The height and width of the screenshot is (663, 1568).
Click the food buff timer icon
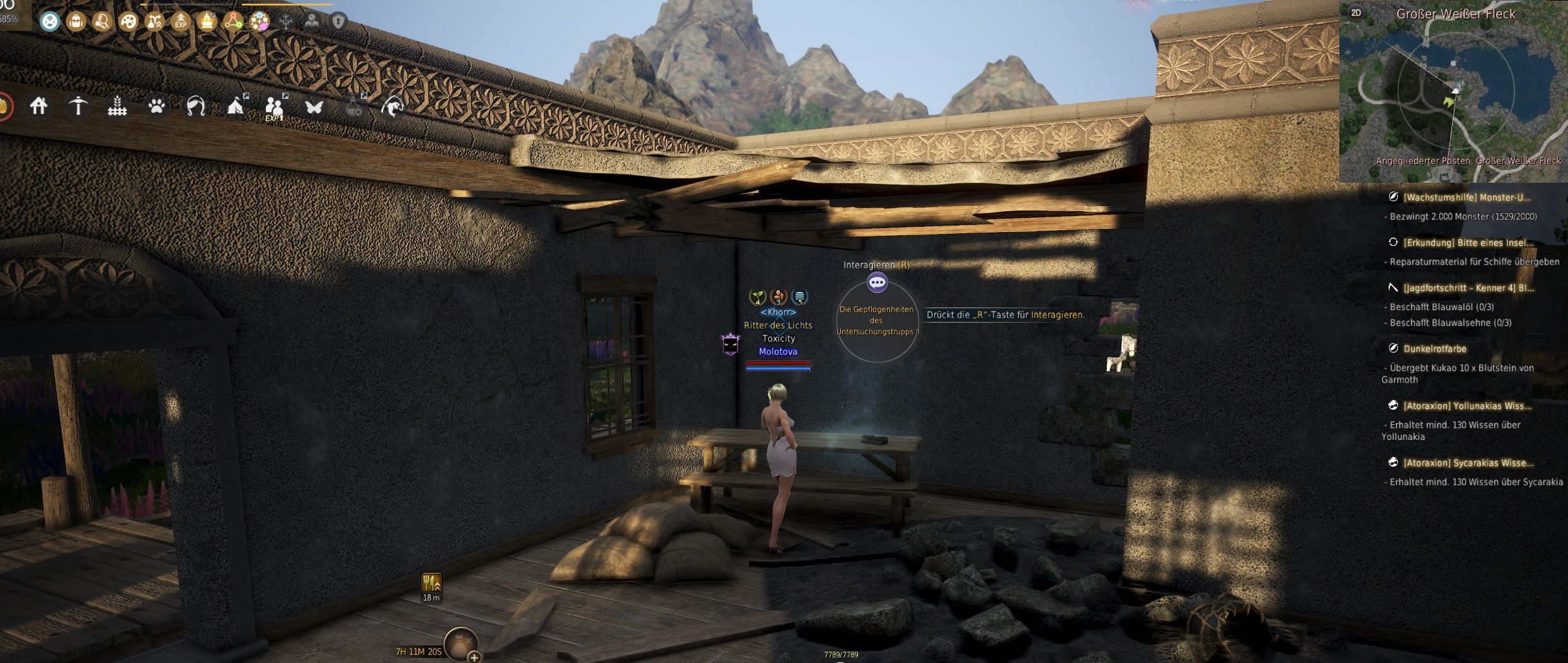pos(432,583)
